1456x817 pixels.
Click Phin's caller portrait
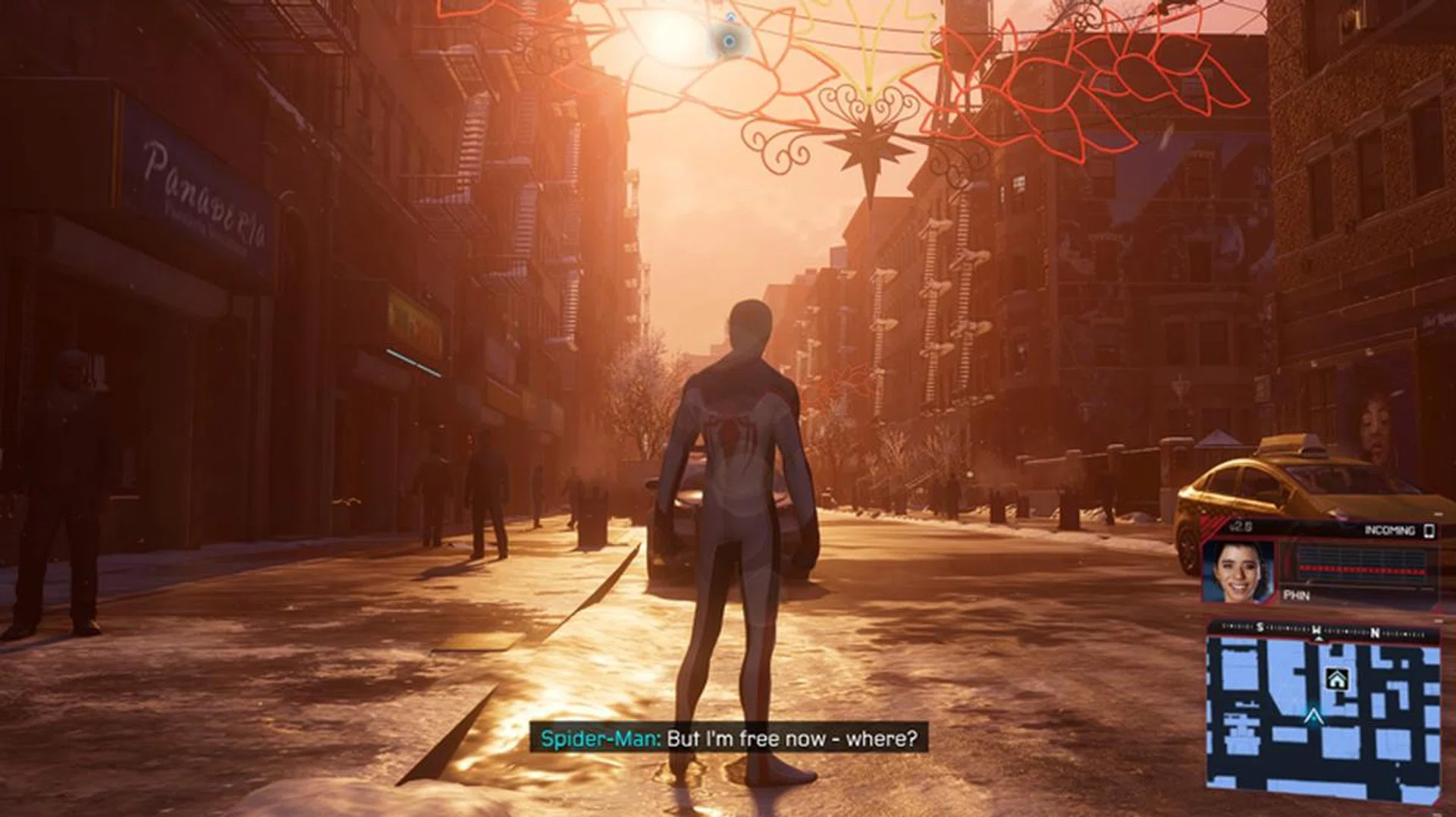[x=1239, y=570]
